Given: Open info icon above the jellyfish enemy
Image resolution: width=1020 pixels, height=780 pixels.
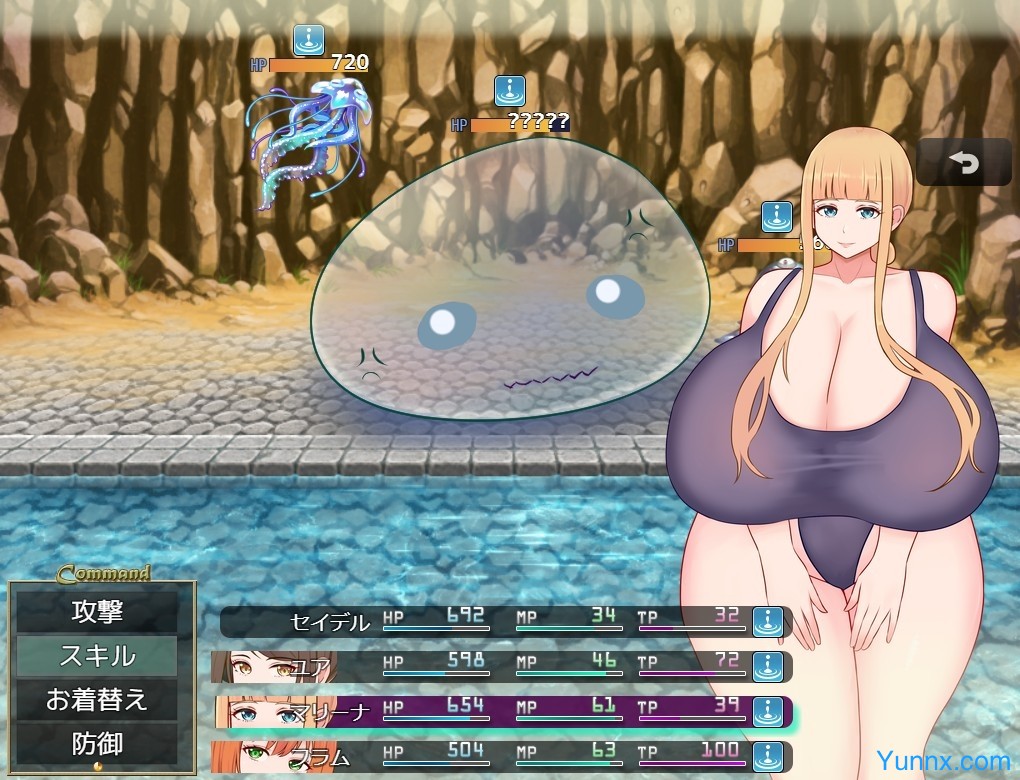Looking at the screenshot, I should [308, 41].
